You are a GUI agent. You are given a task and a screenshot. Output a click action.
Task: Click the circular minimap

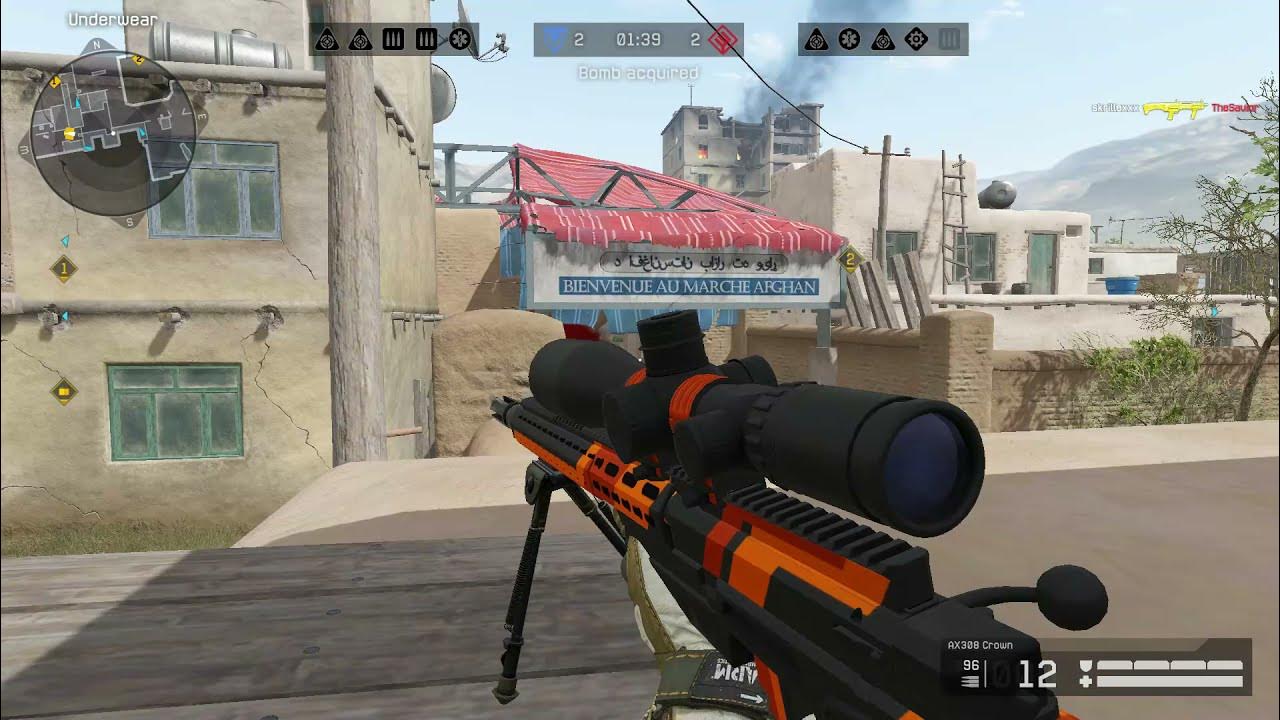[x=111, y=132]
